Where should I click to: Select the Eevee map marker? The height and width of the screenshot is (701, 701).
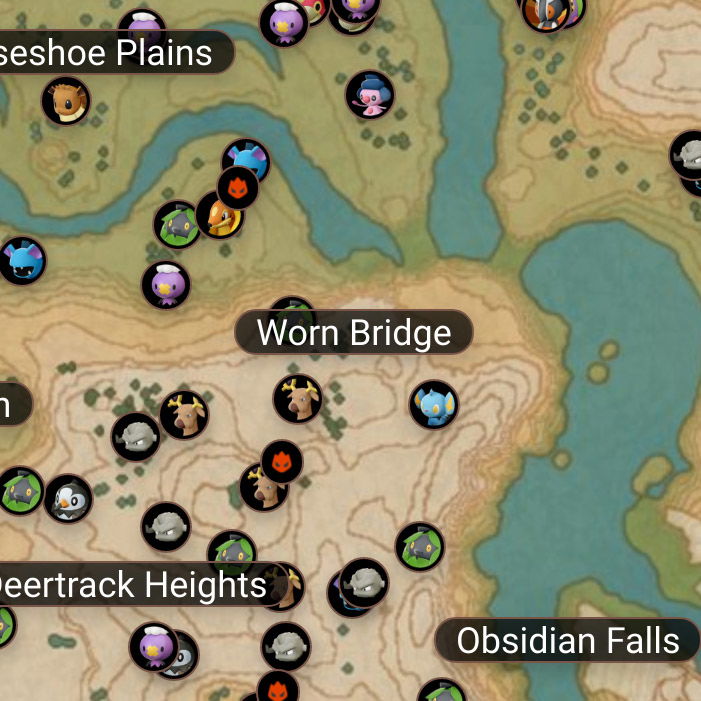tap(66, 101)
